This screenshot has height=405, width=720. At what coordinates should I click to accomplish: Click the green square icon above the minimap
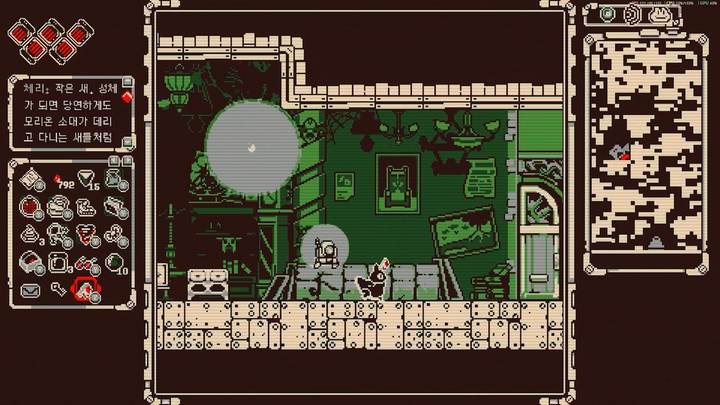[607, 14]
